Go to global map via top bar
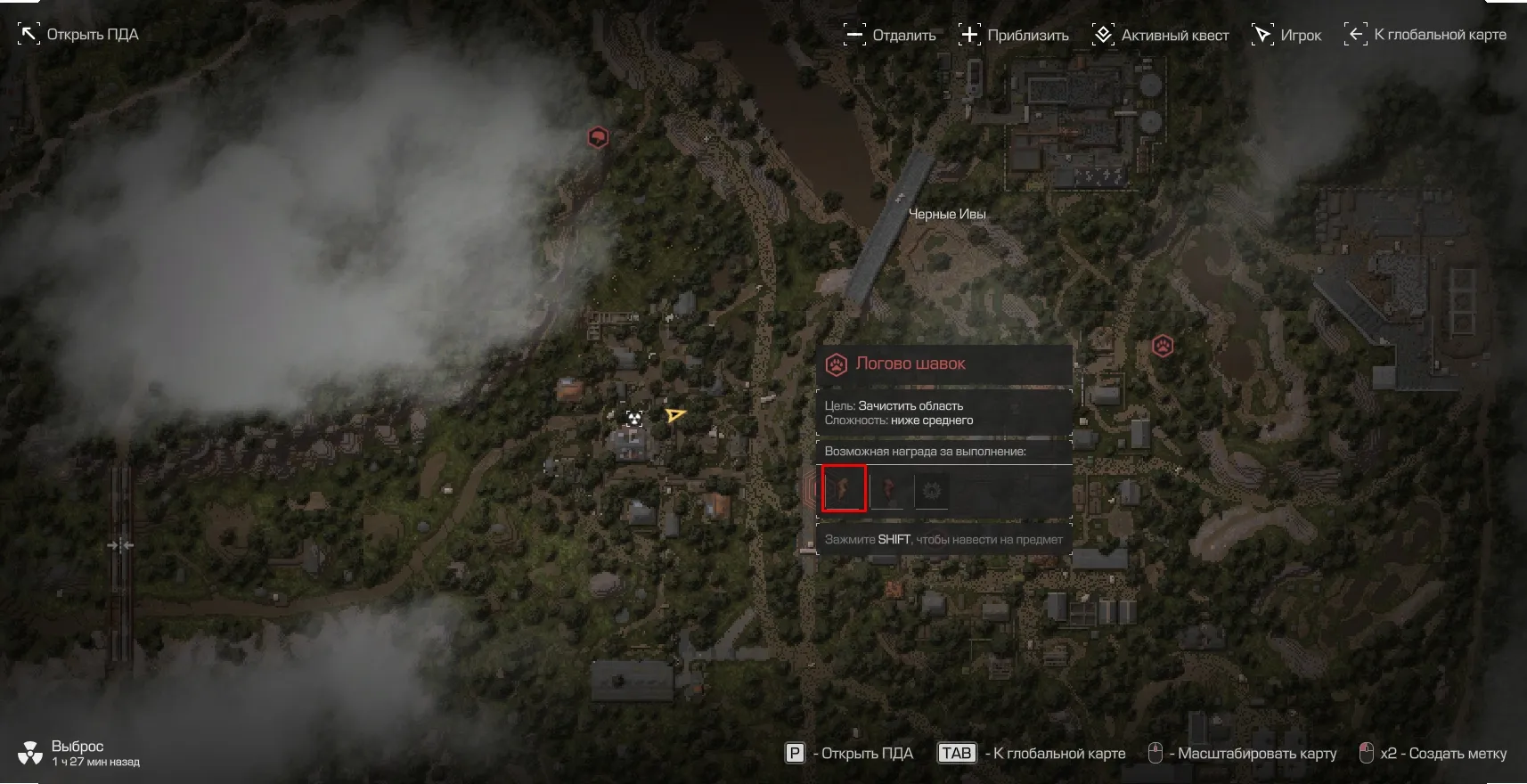Viewport: 1527px width, 784px height. point(1425,35)
